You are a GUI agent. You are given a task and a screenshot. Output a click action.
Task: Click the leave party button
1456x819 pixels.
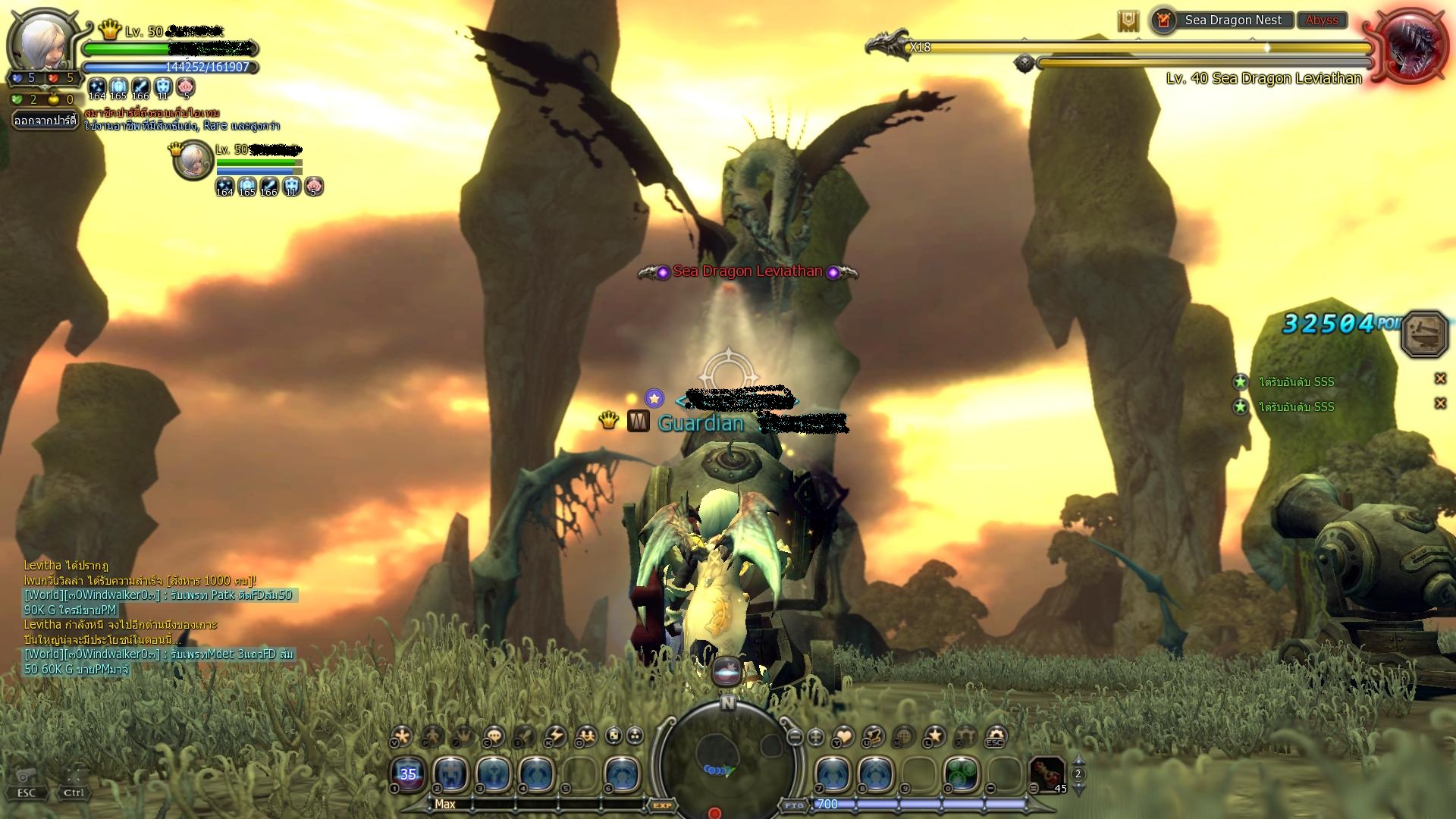point(45,121)
